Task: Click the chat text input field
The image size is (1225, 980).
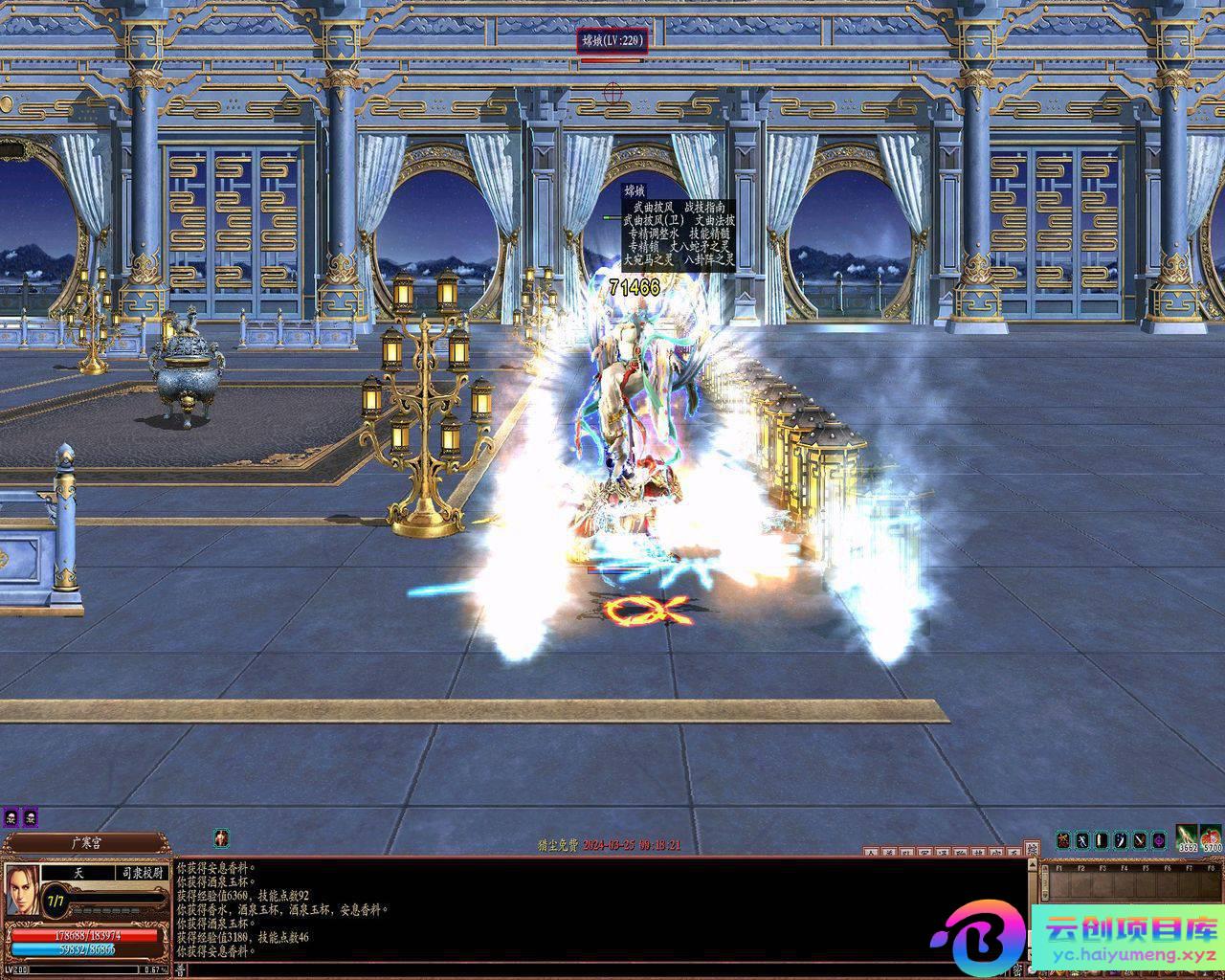Action: click(593, 969)
